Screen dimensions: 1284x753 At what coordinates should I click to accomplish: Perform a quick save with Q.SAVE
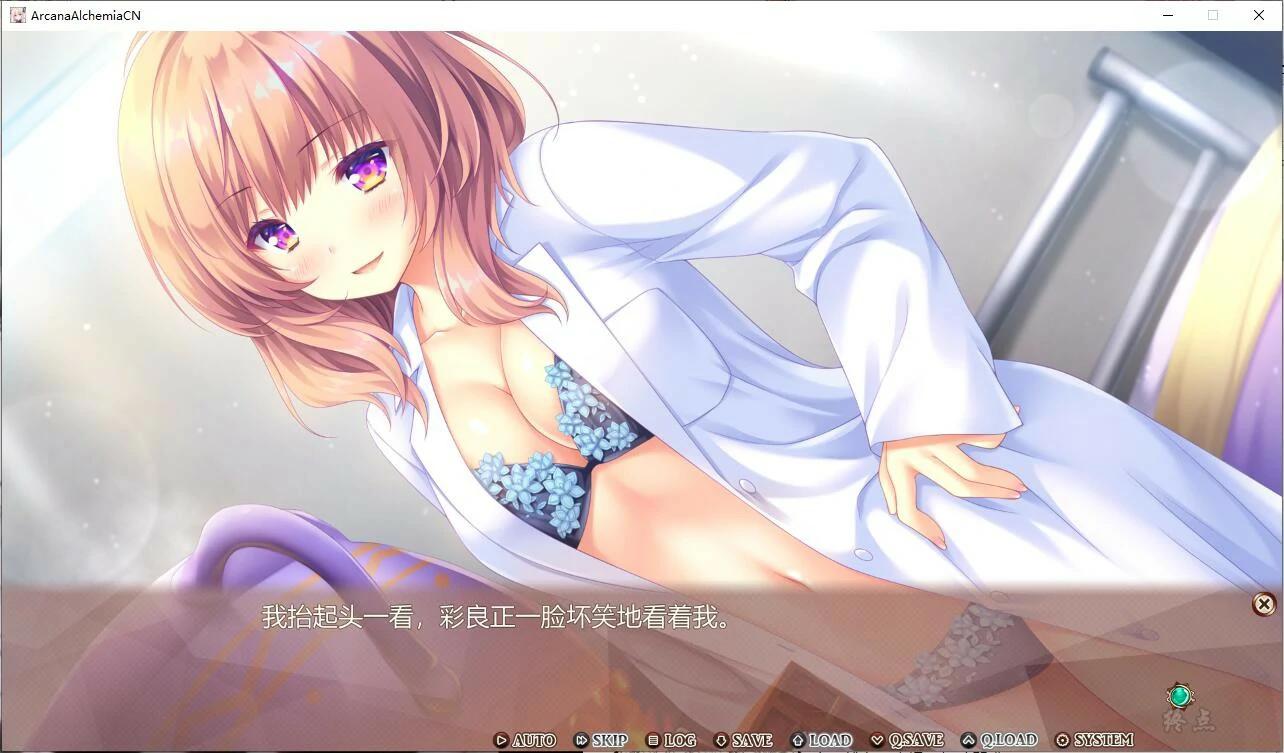tap(916, 740)
